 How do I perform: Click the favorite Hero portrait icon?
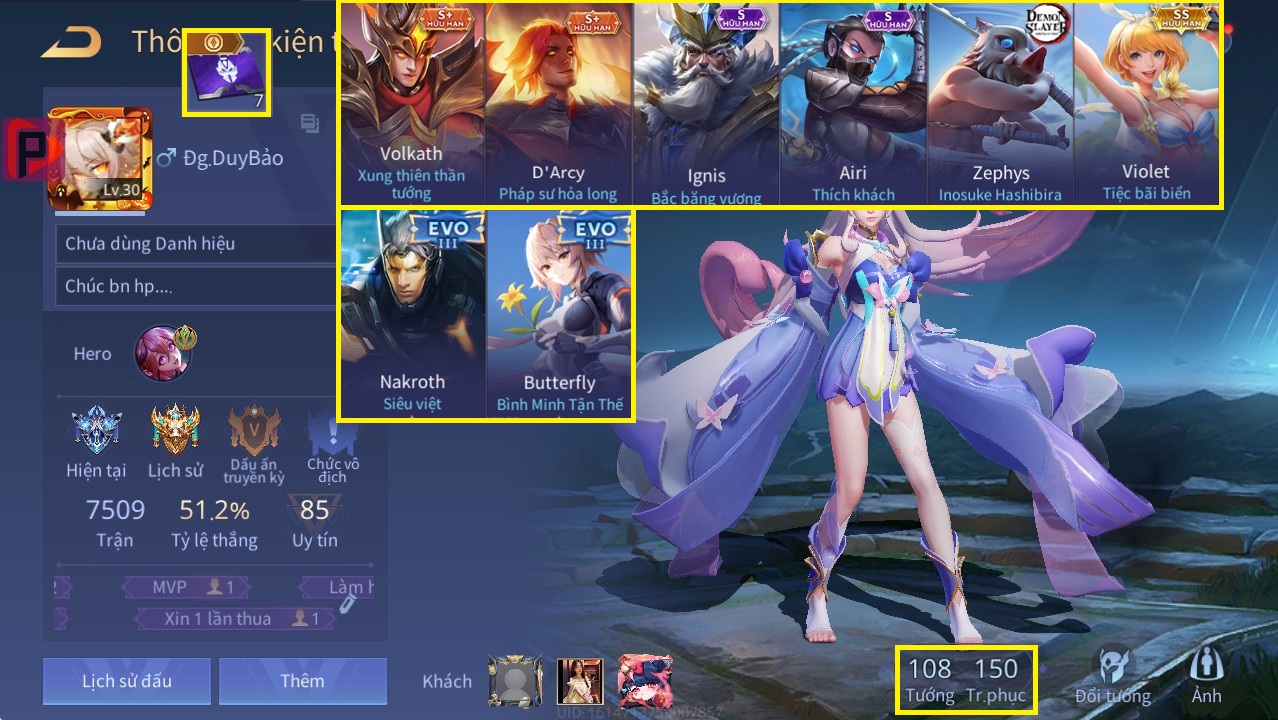[x=160, y=352]
